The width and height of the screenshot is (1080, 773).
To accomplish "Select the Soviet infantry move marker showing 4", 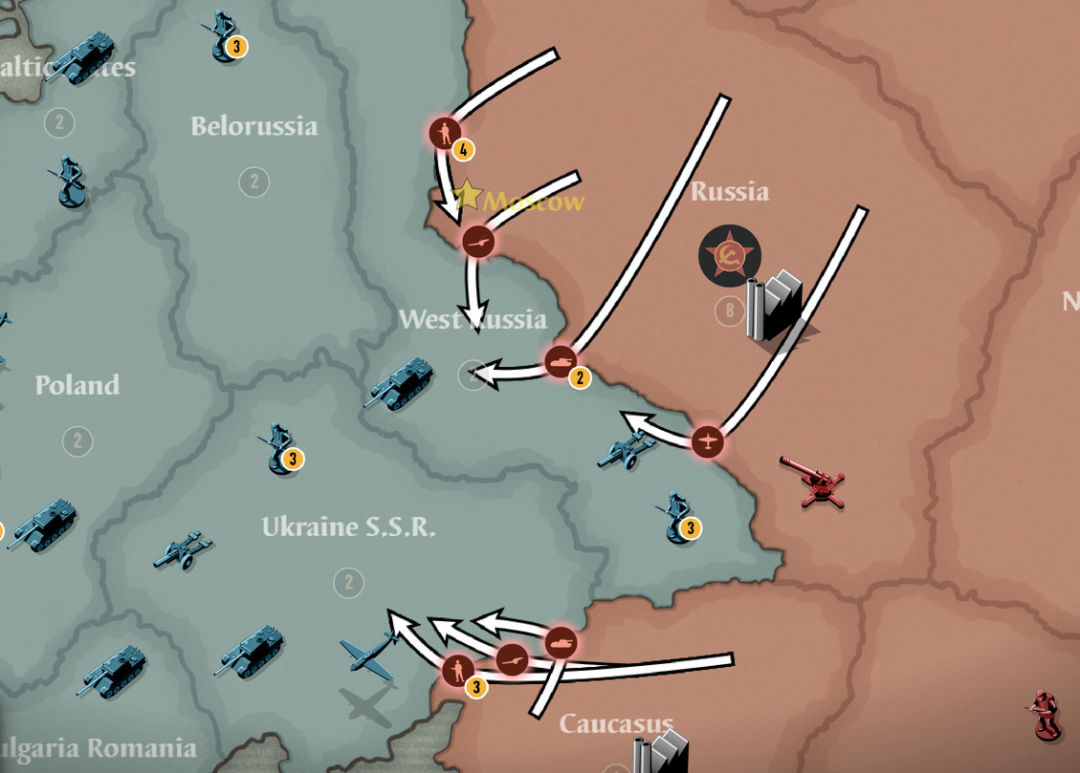I will coord(446,131).
